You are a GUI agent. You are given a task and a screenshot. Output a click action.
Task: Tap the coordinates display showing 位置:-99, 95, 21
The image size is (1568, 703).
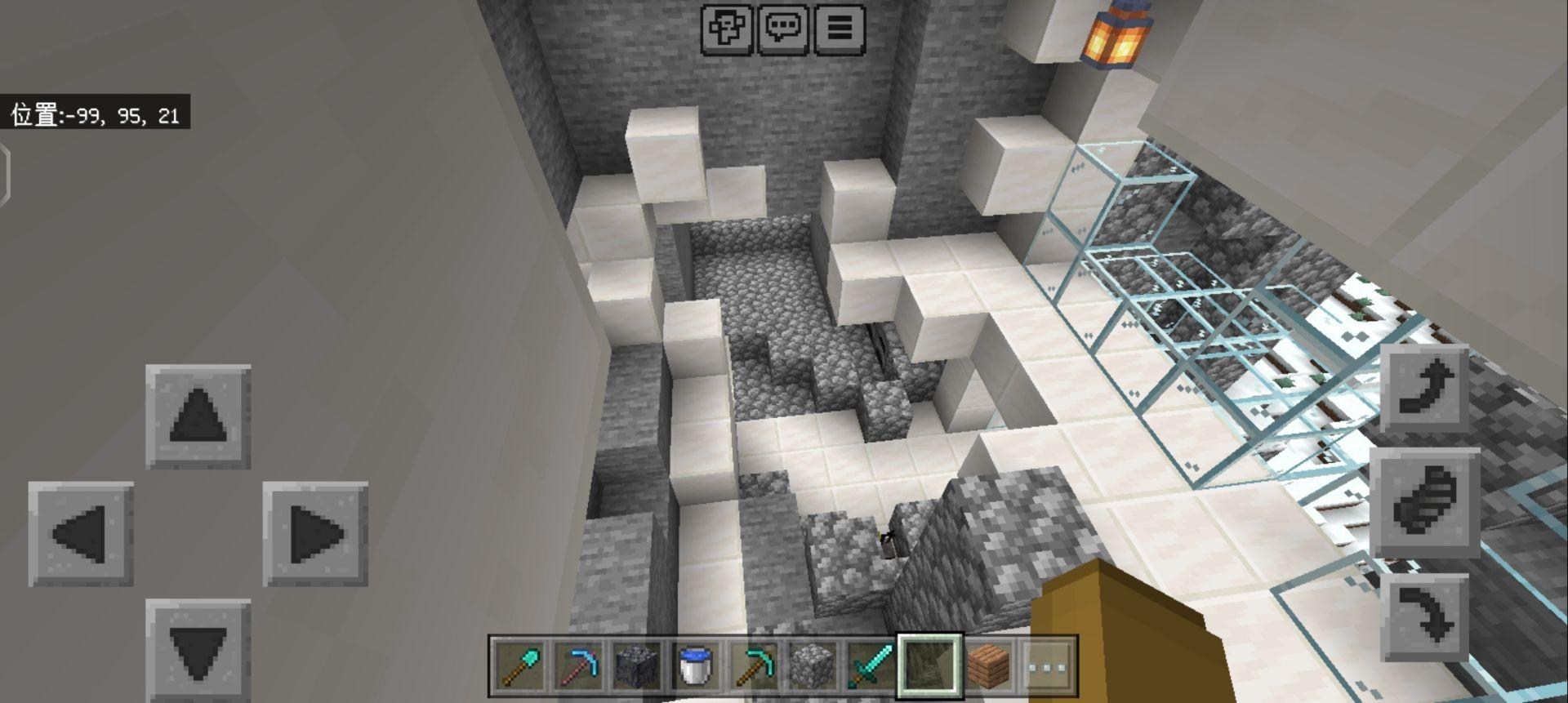[x=98, y=114]
